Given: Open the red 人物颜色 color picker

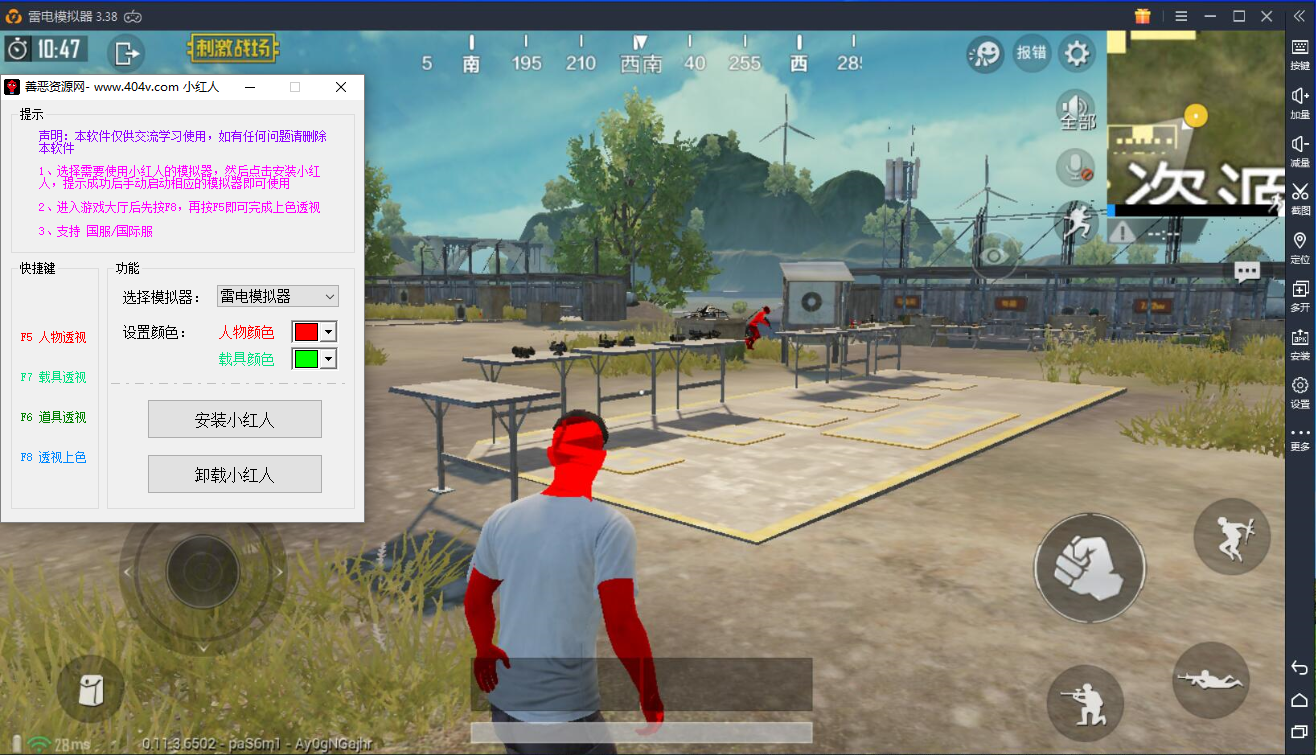Looking at the screenshot, I should pyautogui.click(x=313, y=332).
